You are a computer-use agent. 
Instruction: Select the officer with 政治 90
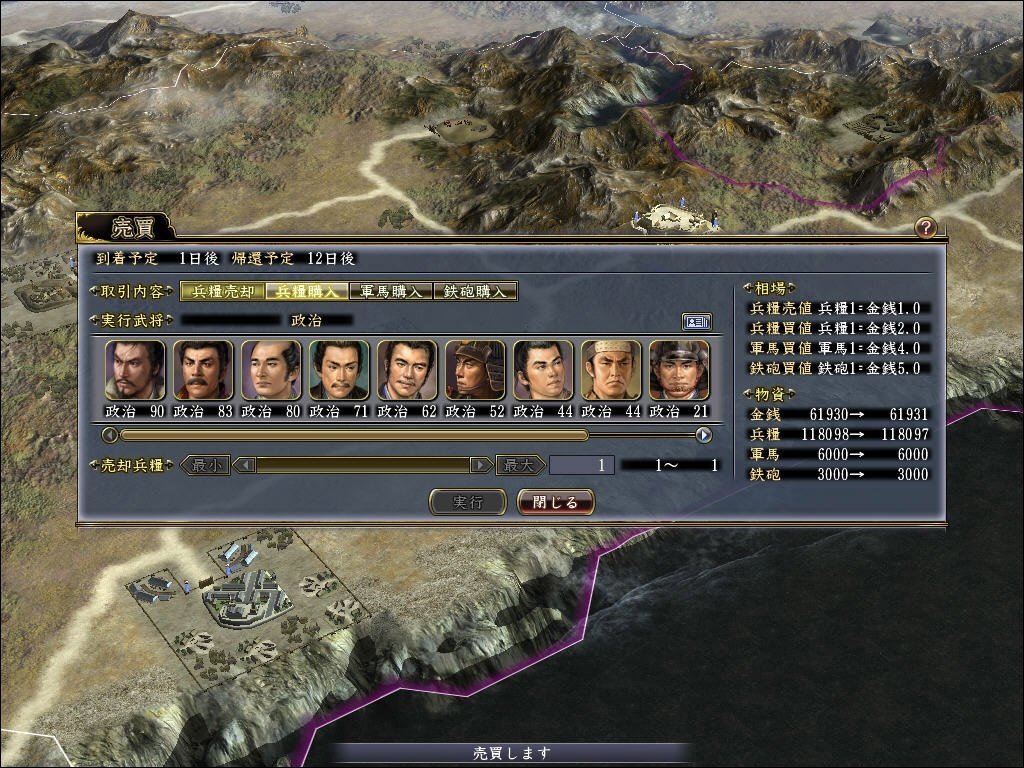[x=135, y=370]
